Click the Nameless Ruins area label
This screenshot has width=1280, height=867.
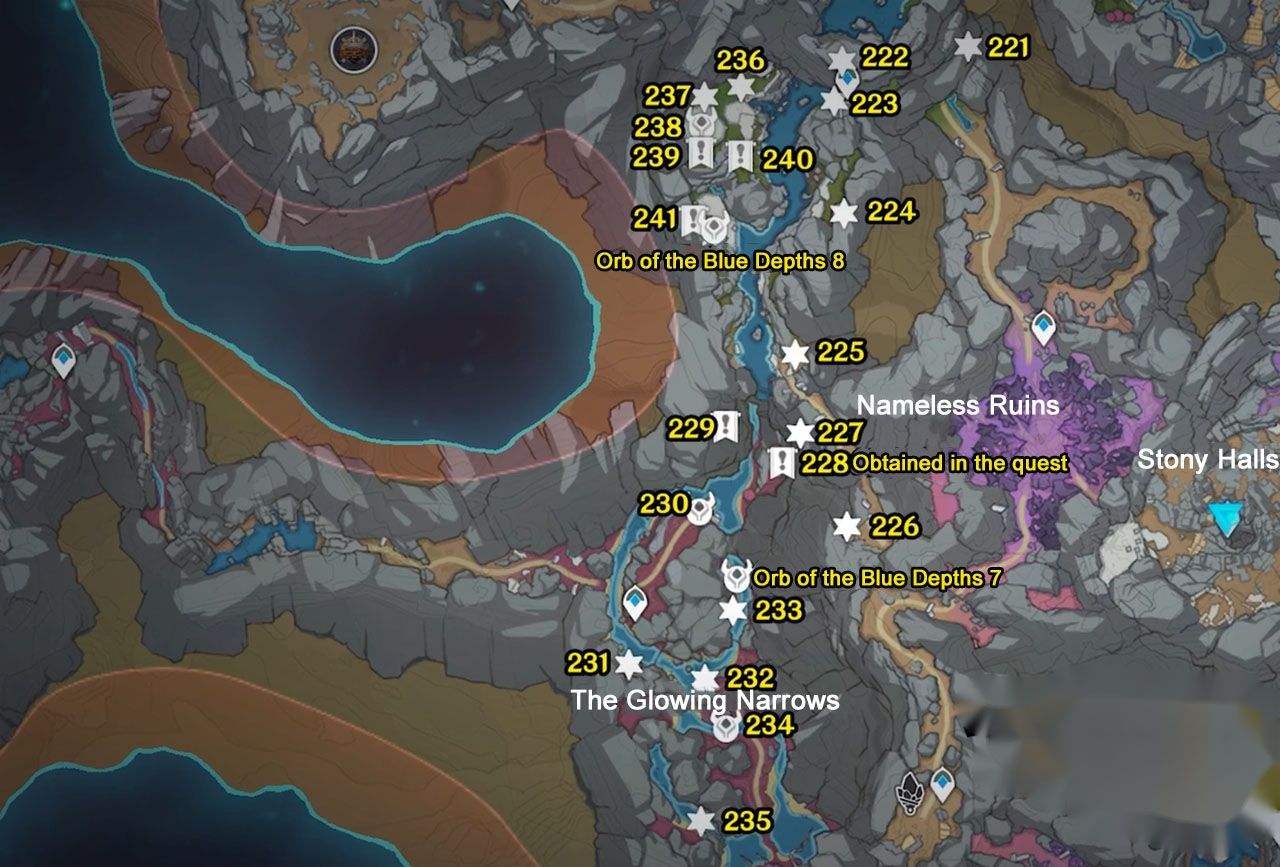pyautogui.click(x=958, y=406)
